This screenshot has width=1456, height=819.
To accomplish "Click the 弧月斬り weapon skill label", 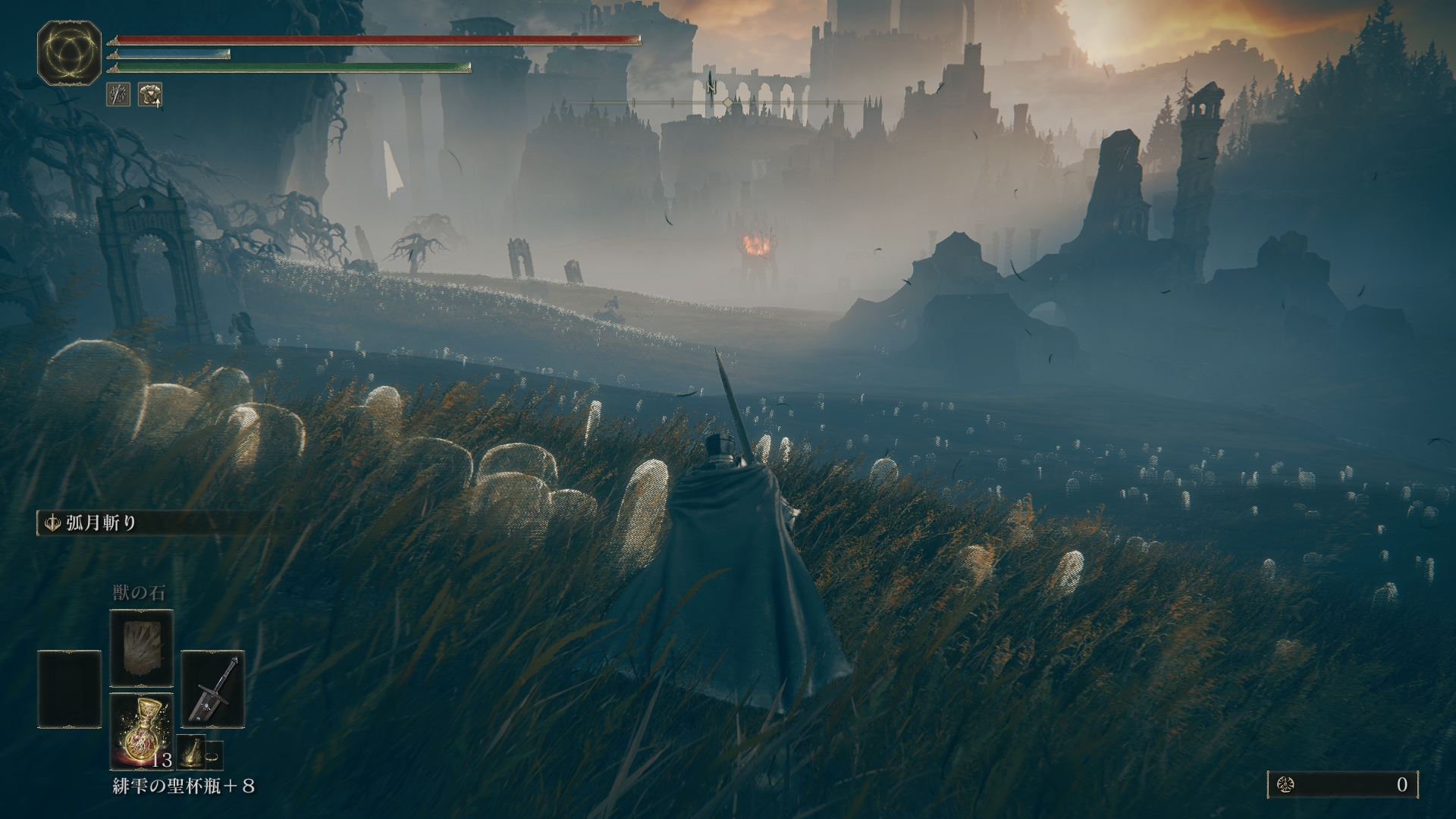I will pyautogui.click(x=100, y=523).
